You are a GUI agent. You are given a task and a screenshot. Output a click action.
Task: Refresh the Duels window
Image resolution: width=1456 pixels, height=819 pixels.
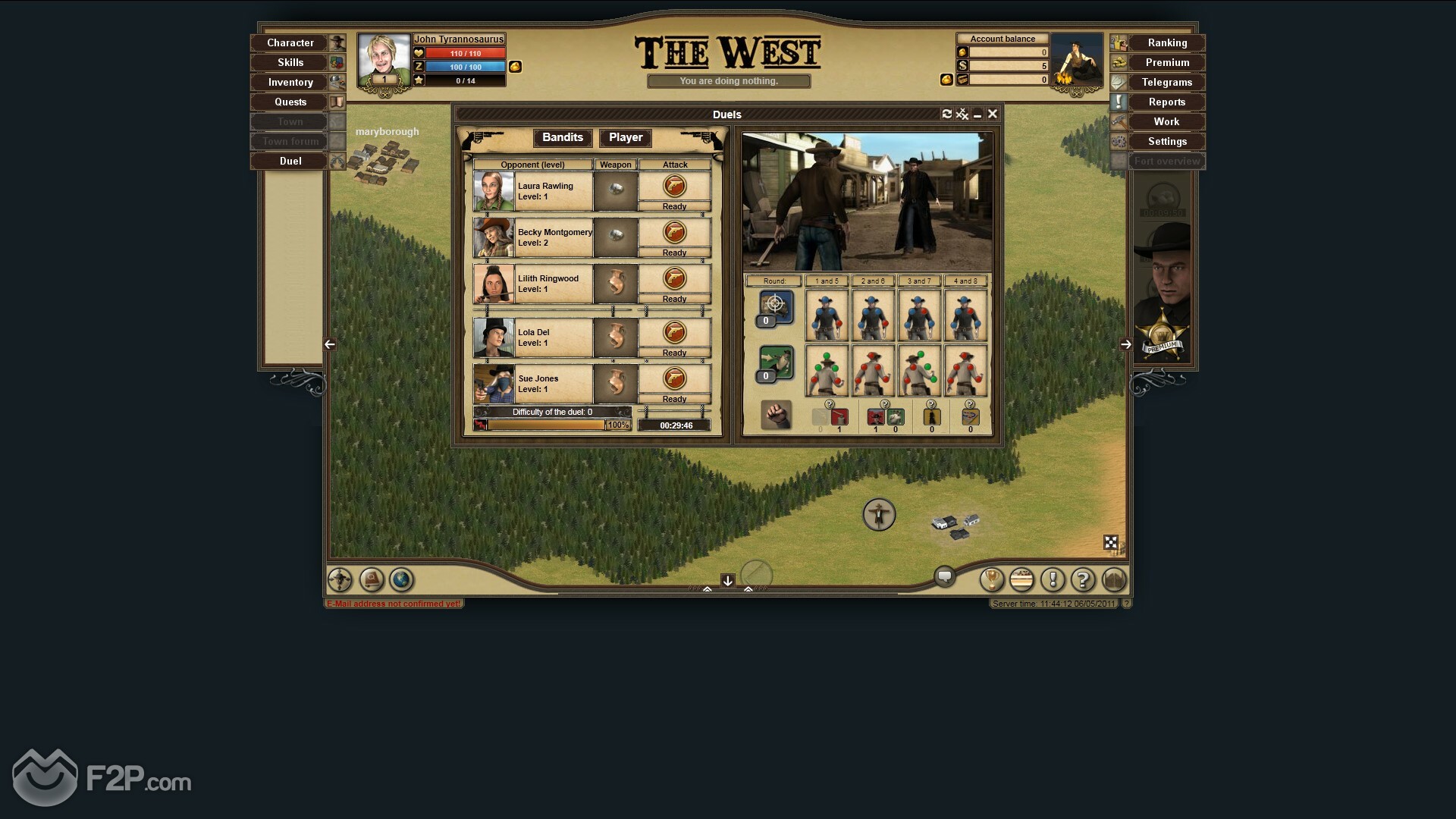(x=946, y=115)
